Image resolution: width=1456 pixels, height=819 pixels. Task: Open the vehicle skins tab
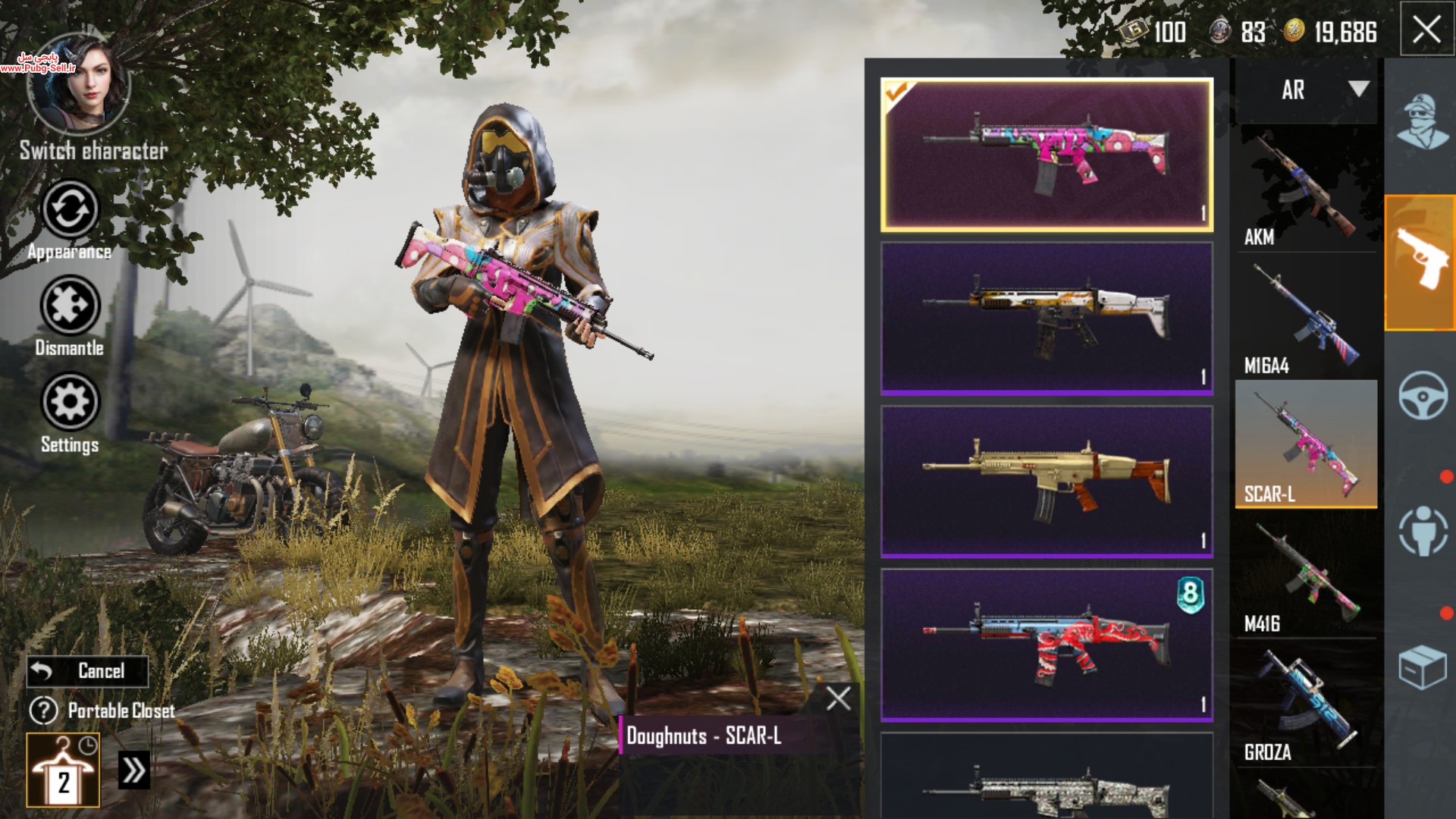click(x=1421, y=395)
